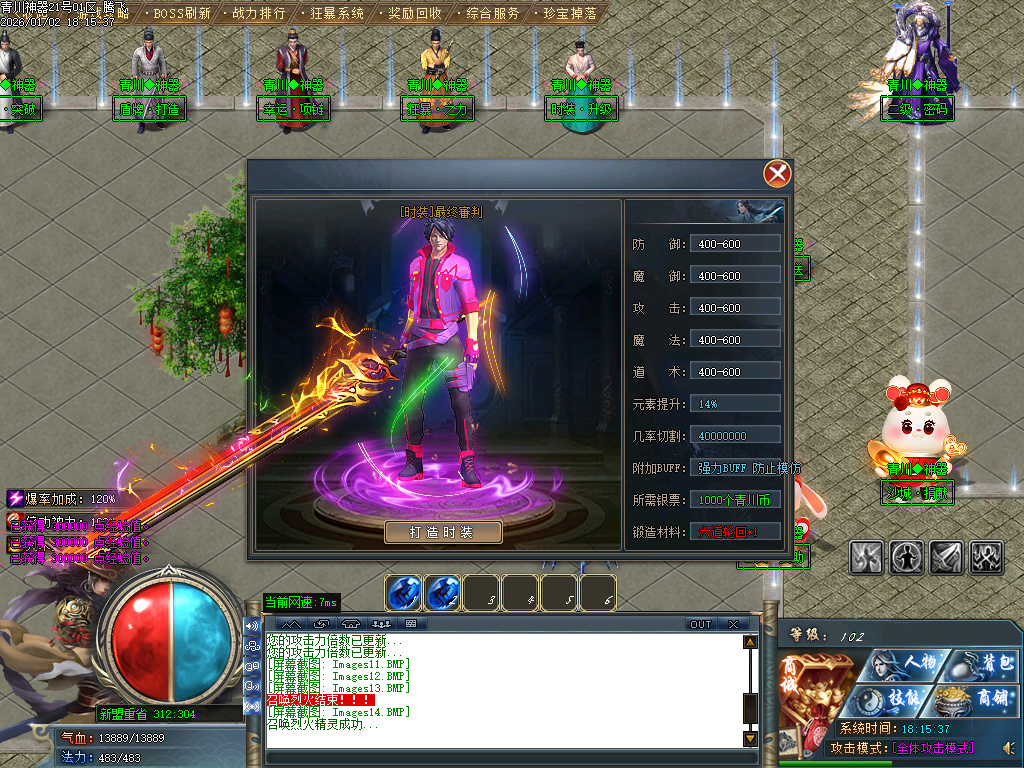Activate the meditating figure skill icon
The image size is (1024, 768).
point(906,558)
